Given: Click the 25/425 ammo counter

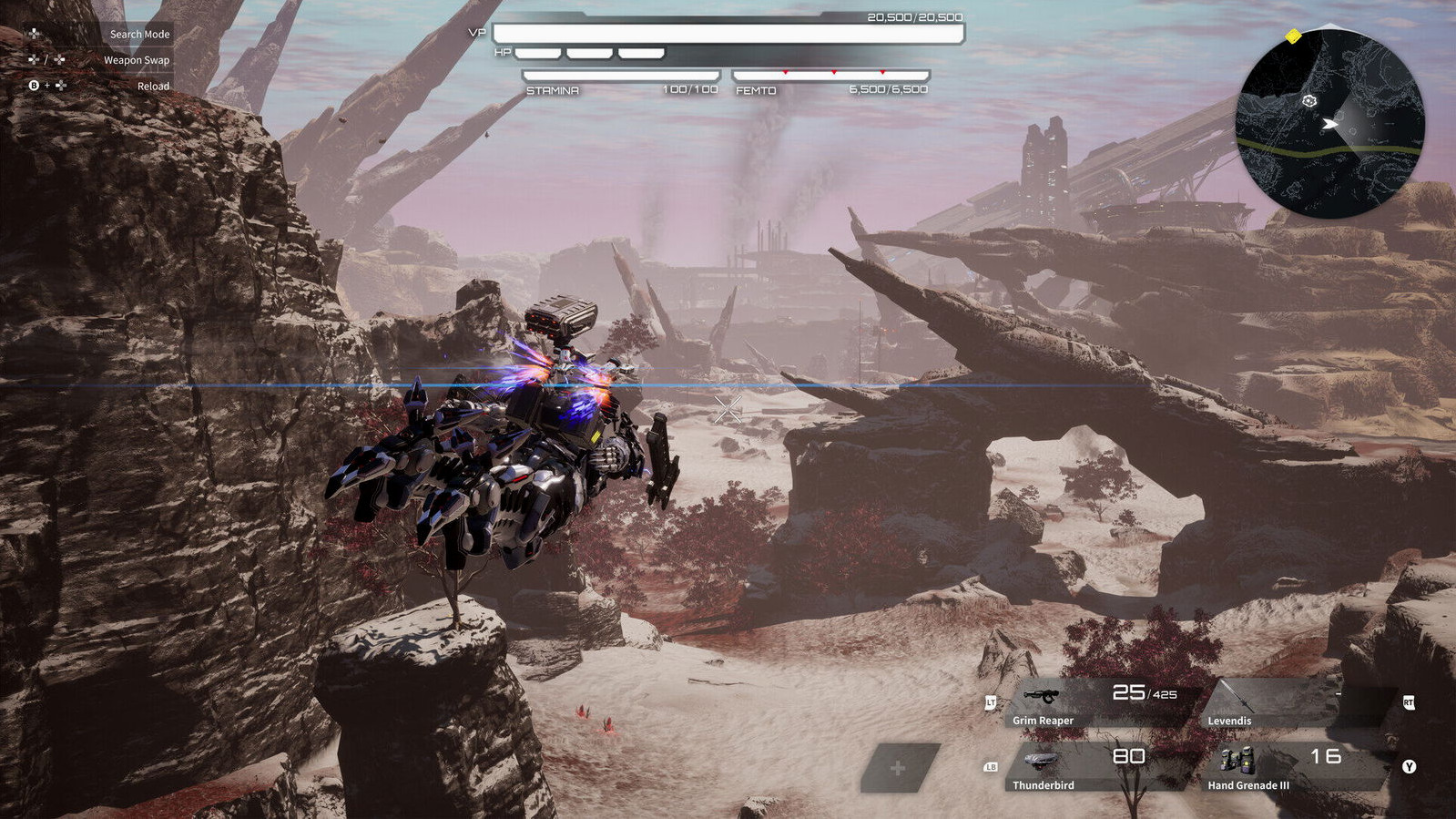Looking at the screenshot, I should pos(1143,693).
